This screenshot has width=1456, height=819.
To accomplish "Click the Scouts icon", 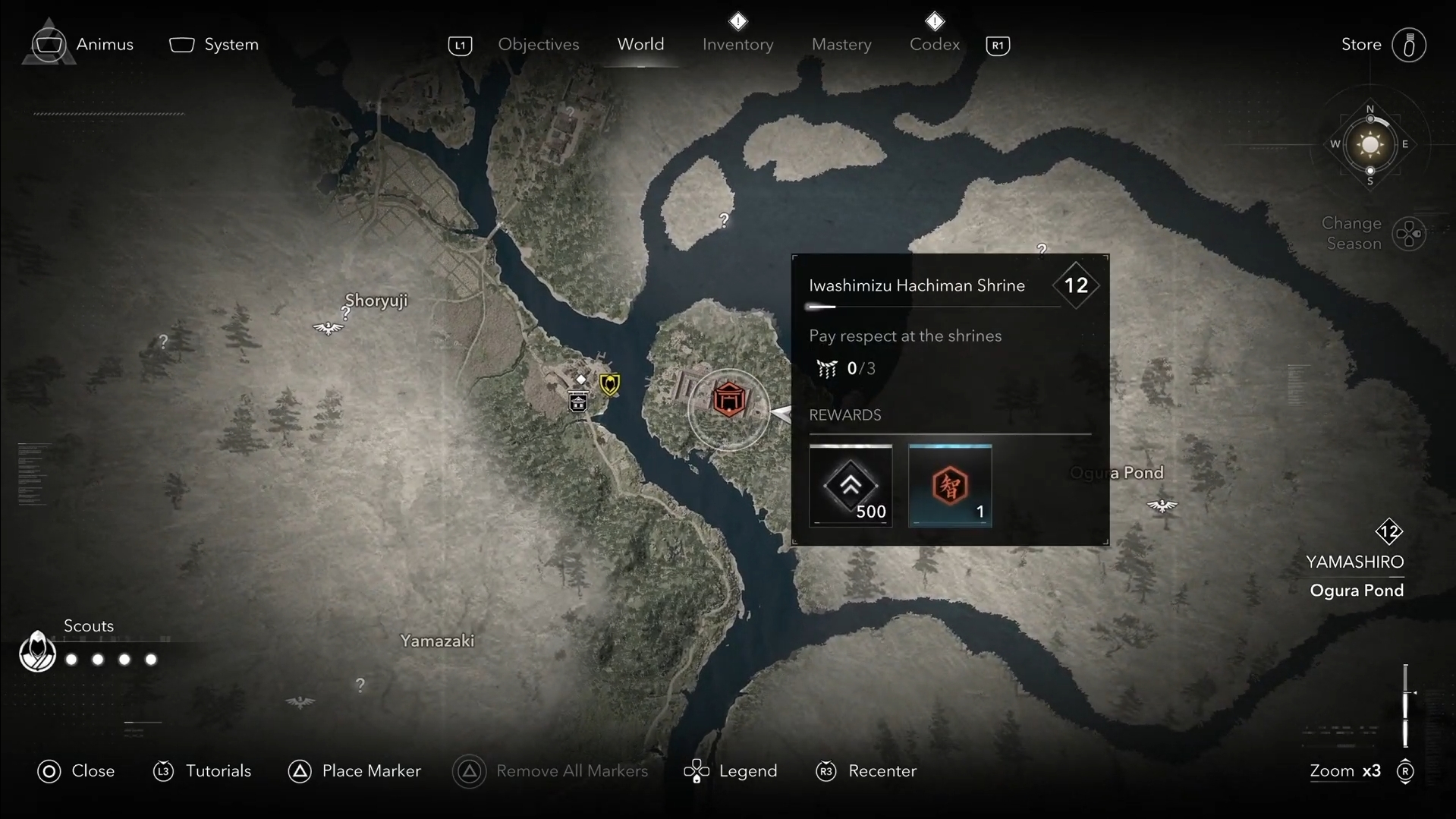I will (37, 651).
